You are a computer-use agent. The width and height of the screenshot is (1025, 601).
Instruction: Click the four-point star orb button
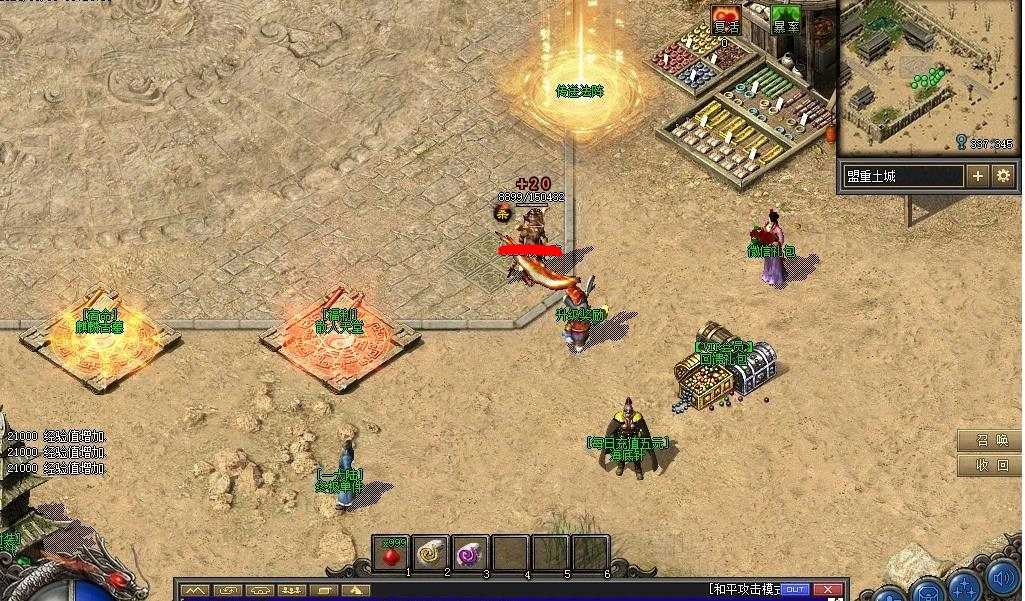[x=965, y=585]
